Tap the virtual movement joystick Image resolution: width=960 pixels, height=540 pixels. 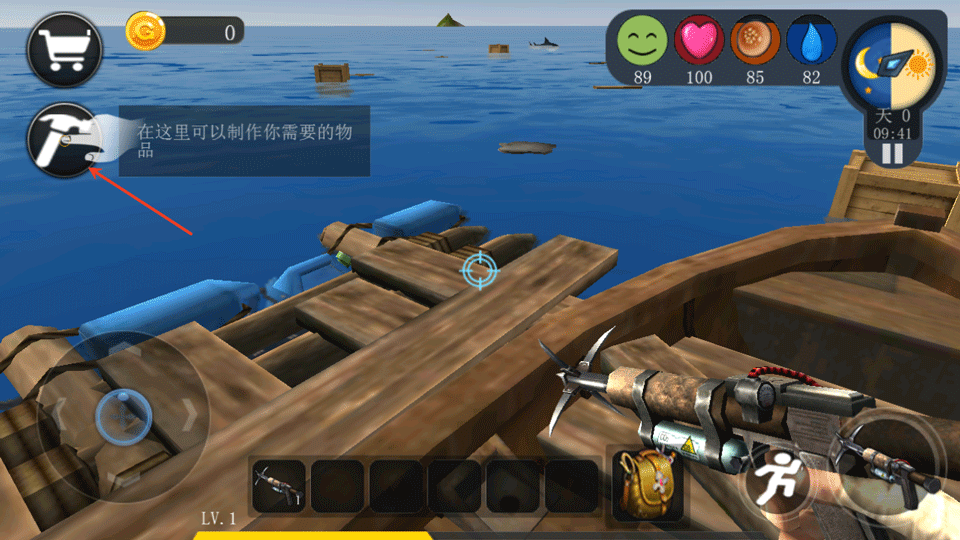pos(122,415)
